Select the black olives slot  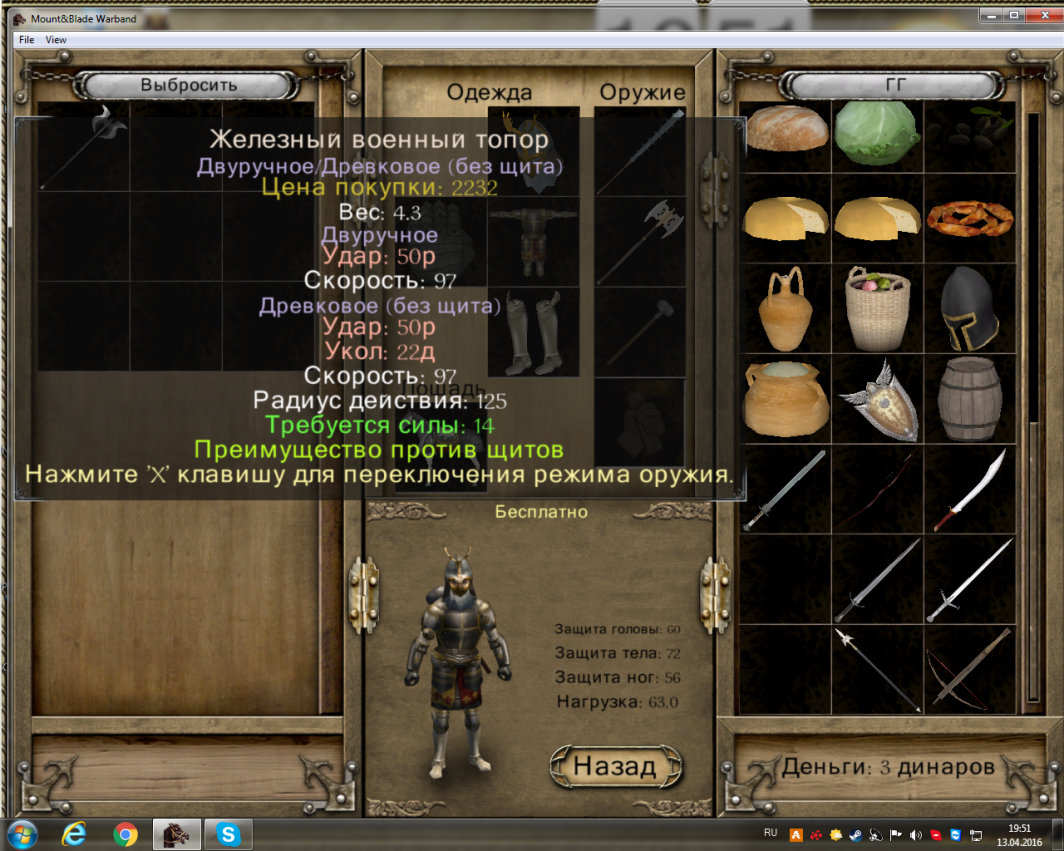pos(968,131)
